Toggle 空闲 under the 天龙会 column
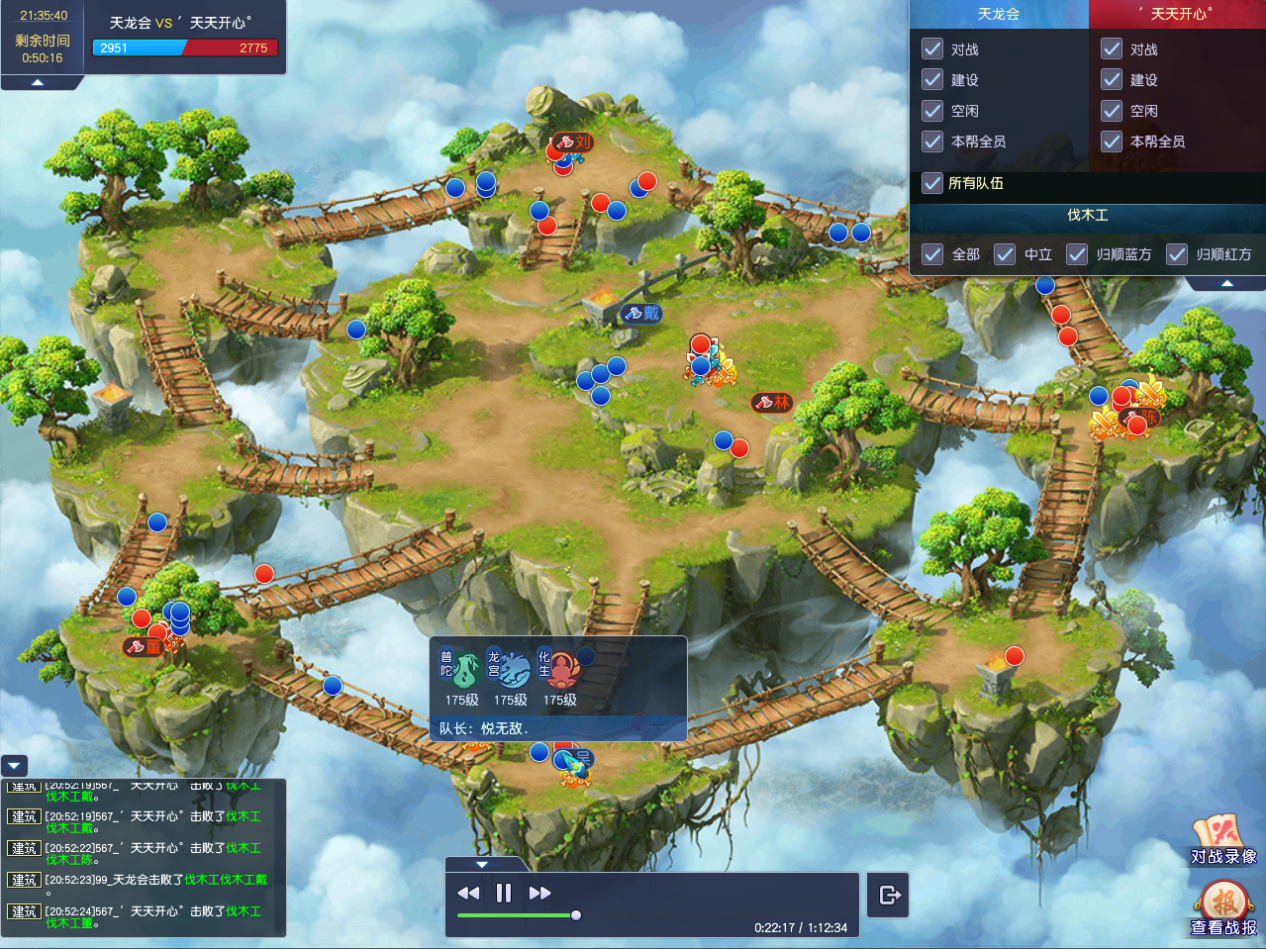The height and width of the screenshot is (949, 1266). pos(933,111)
